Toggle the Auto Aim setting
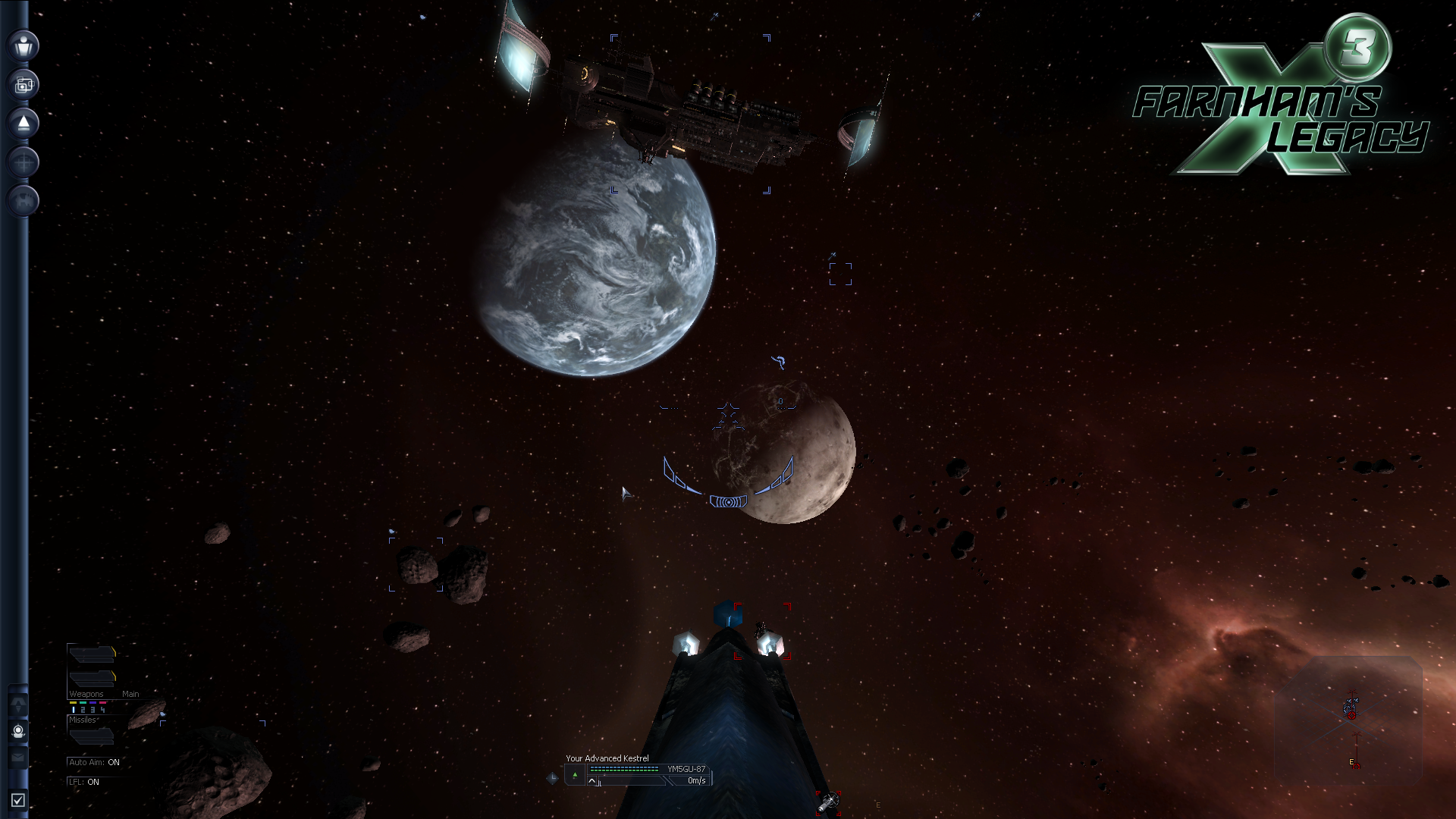 point(94,762)
